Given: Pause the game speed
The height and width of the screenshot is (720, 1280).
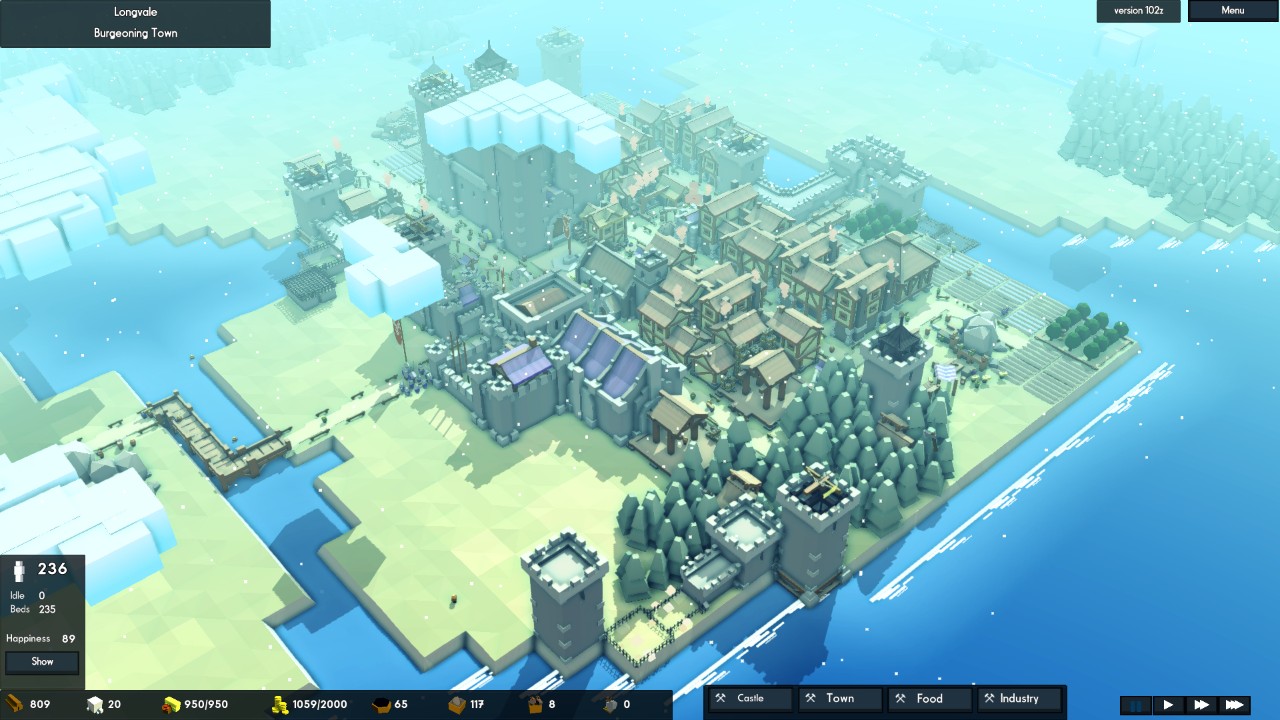Looking at the screenshot, I should pyautogui.click(x=1136, y=705).
